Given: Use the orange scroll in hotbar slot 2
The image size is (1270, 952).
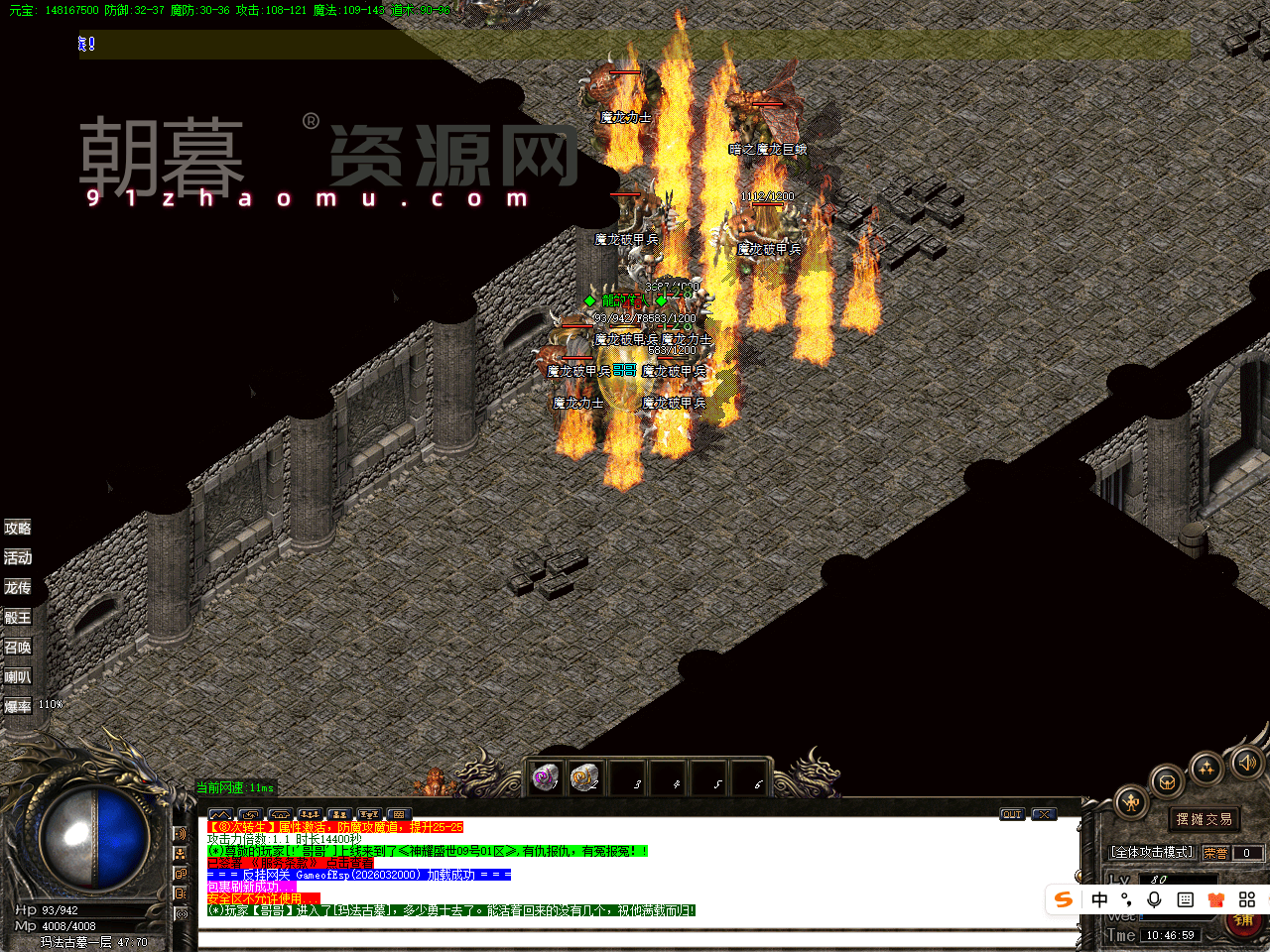Looking at the screenshot, I should pos(585,777).
